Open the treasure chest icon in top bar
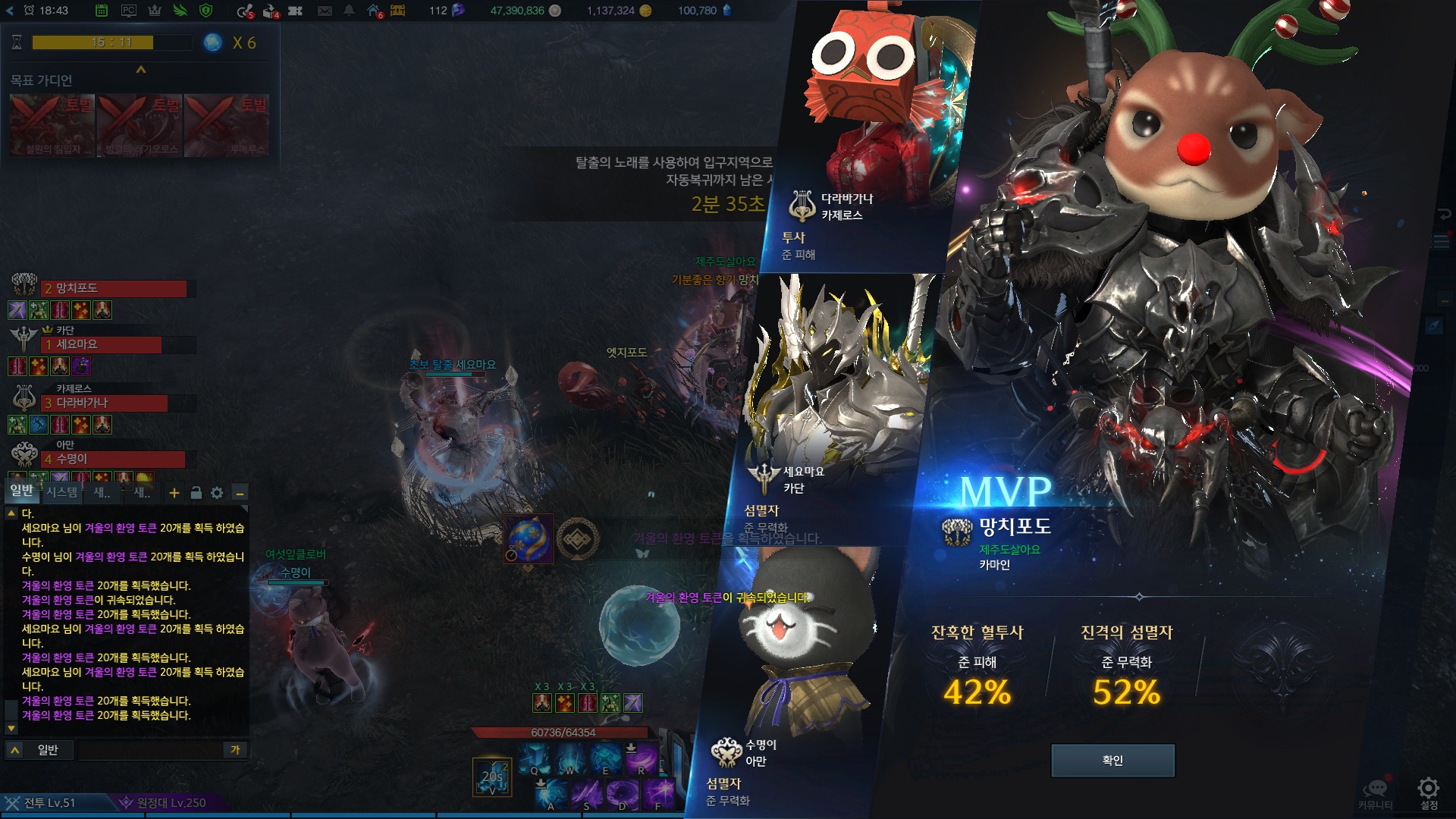This screenshot has height=819, width=1456. (398, 11)
